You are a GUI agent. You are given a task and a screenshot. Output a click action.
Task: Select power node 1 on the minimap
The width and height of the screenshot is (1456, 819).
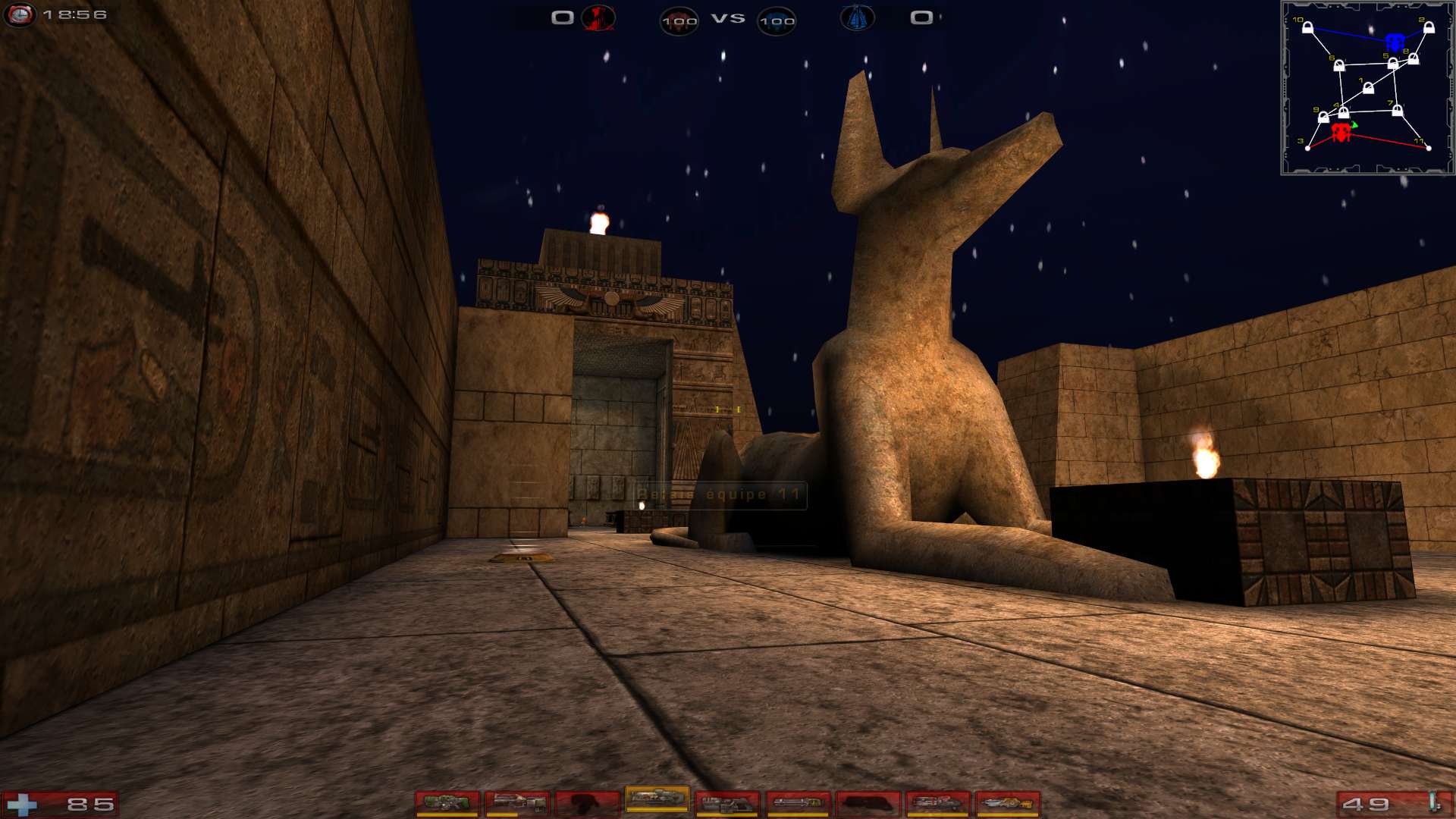click(1368, 89)
